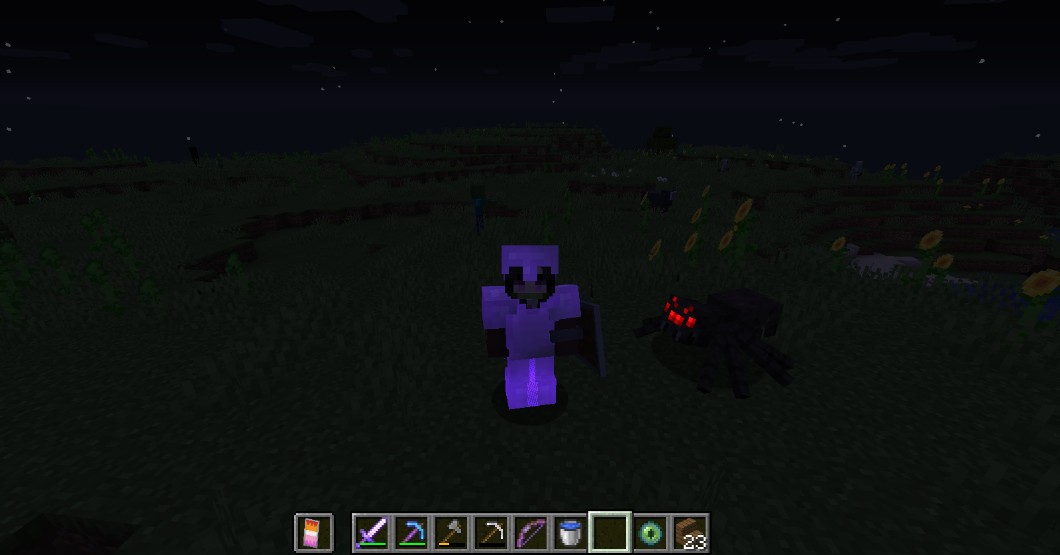Select the water bucket hotbar slot
The height and width of the screenshot is (555, 1060).
coord(570,532)
